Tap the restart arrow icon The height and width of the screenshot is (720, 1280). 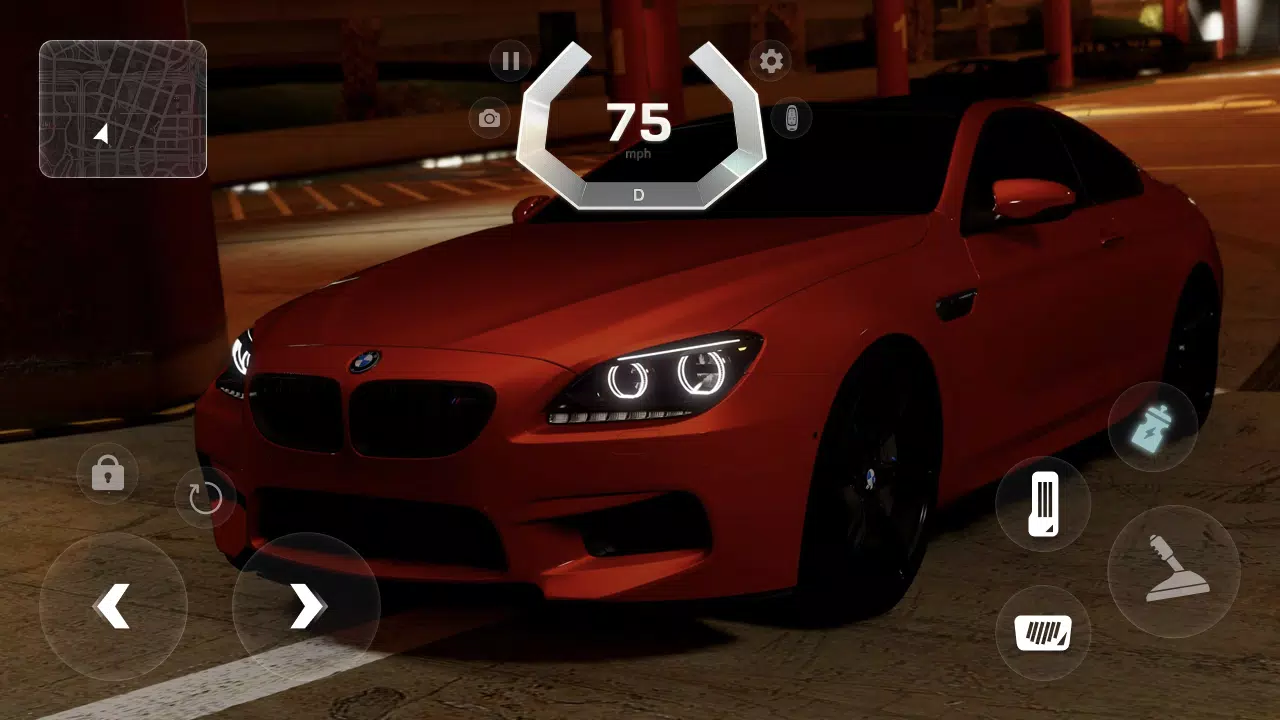(x=205, y=497)
